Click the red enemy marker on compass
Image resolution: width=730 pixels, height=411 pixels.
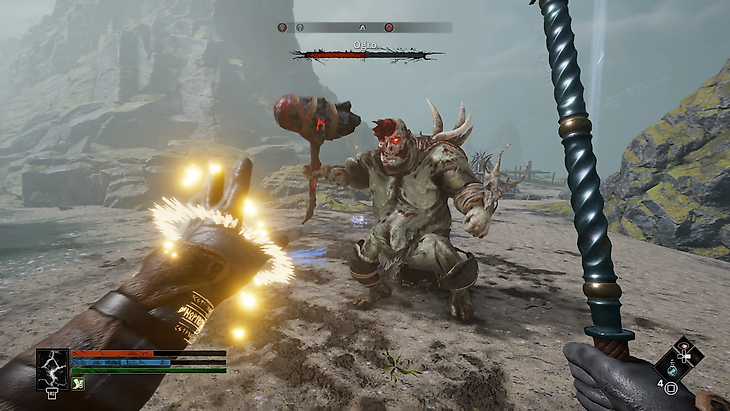389,28
